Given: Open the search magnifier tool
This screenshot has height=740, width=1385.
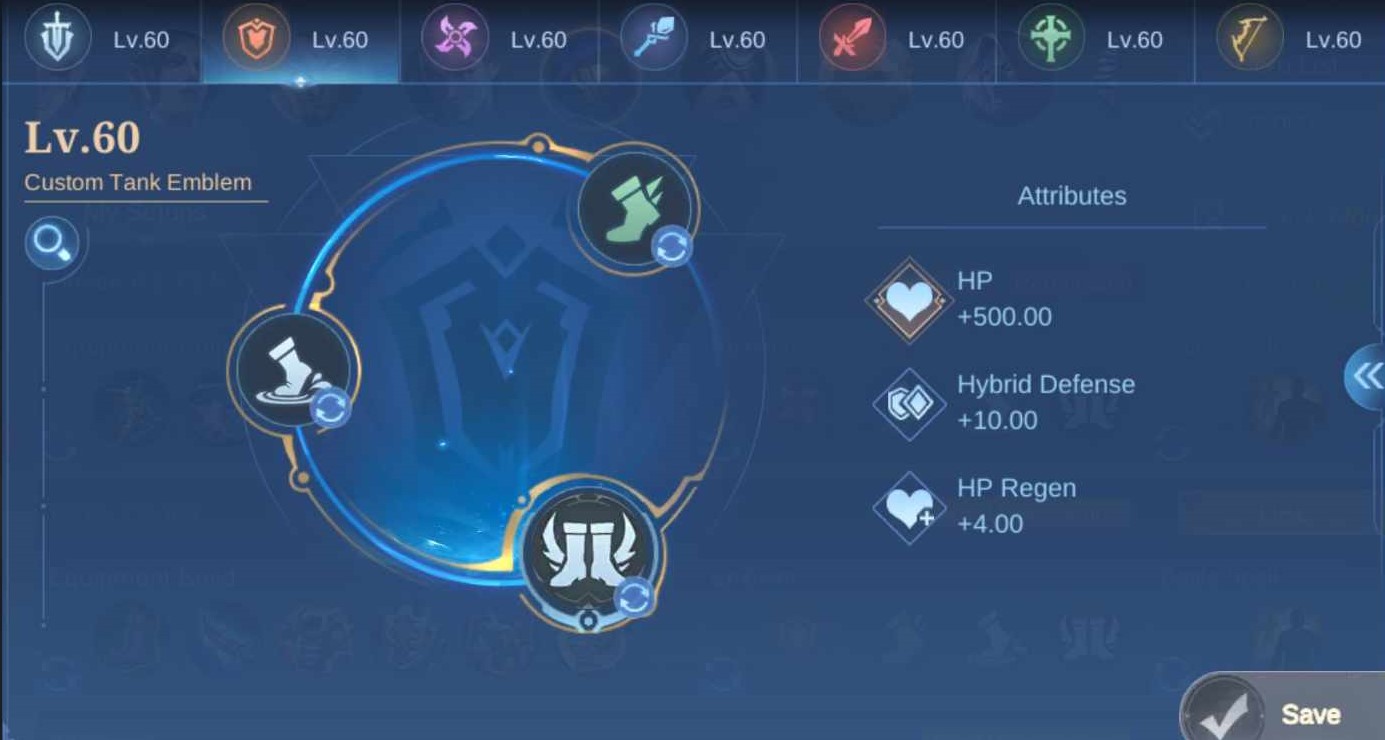Looking at the screenshot, I should coord(52,243).
